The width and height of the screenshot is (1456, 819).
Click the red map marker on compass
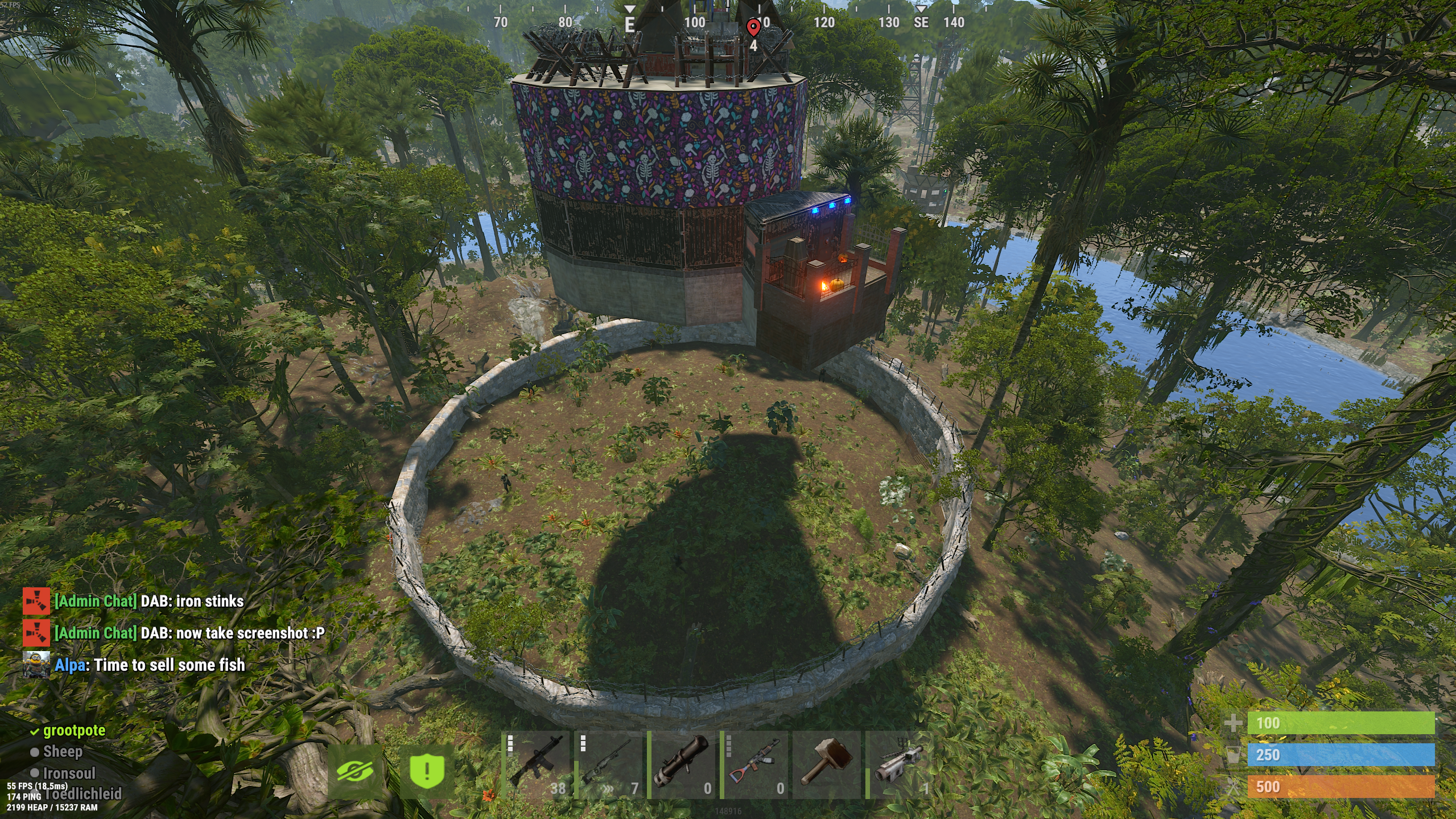(x=753, y=27)
